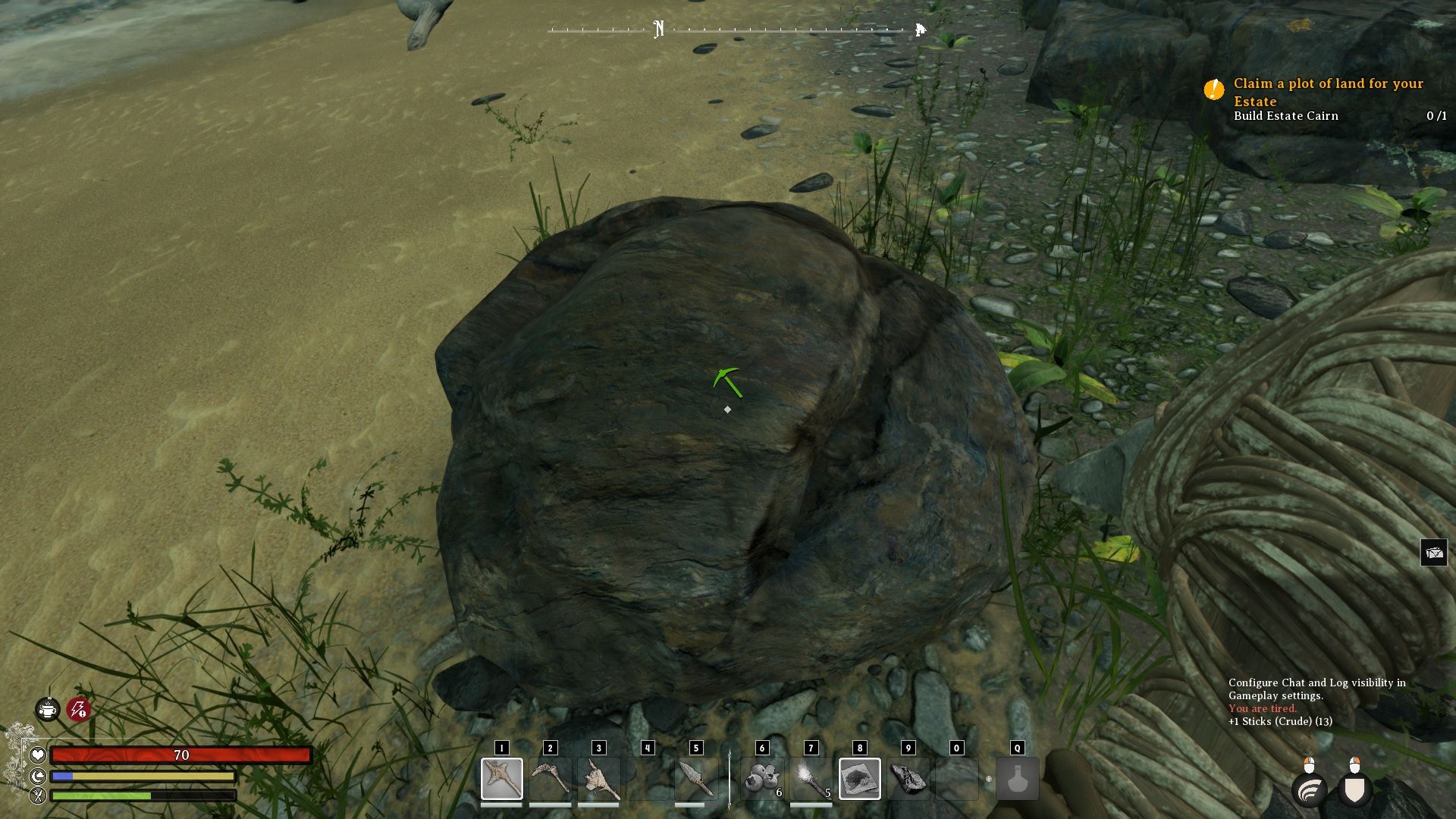Pick the dark stone chunk in slot 9
The image size is (1456, 819).
[908, 779]
